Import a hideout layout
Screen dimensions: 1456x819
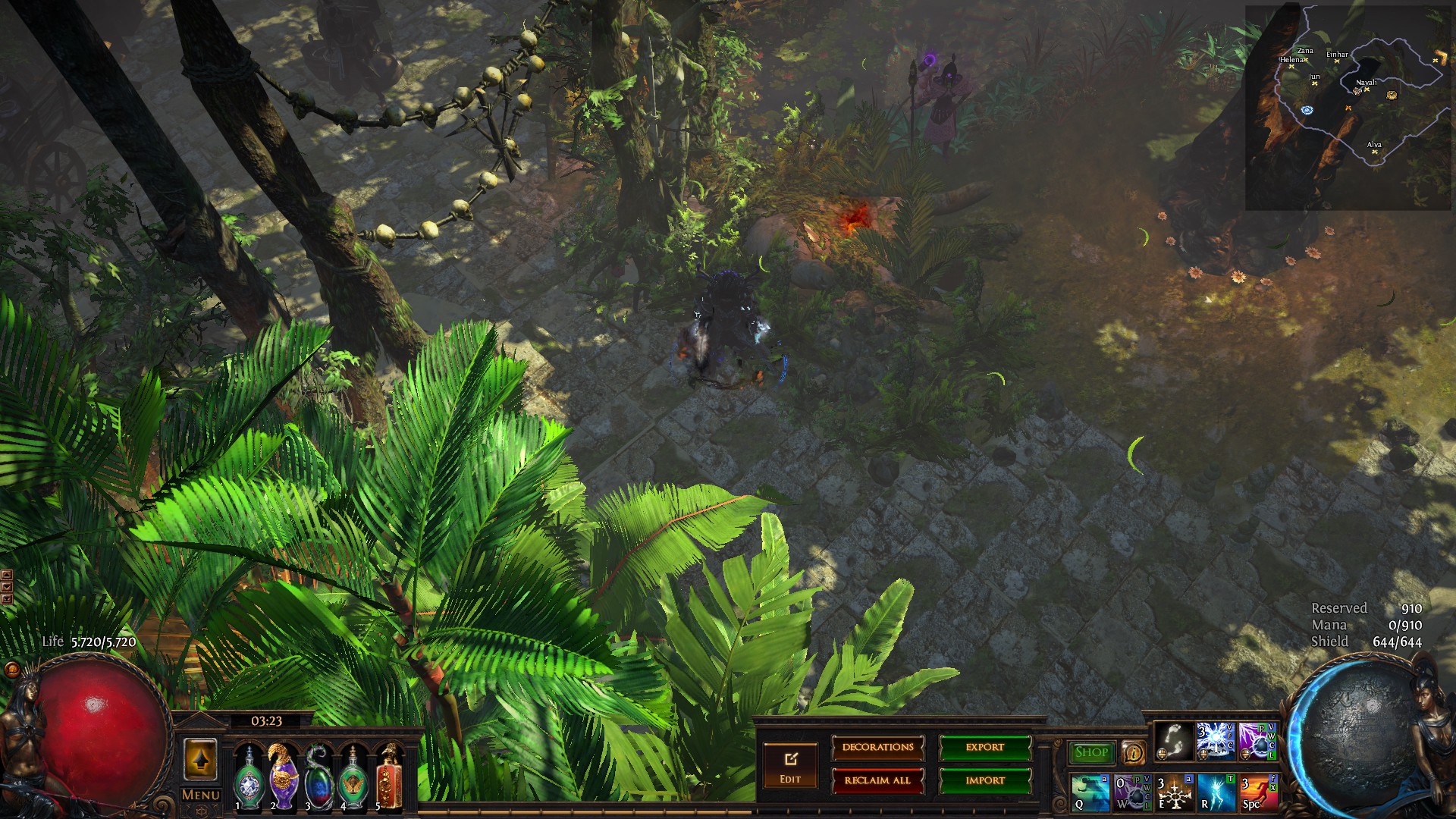click(x=985, y=780)
